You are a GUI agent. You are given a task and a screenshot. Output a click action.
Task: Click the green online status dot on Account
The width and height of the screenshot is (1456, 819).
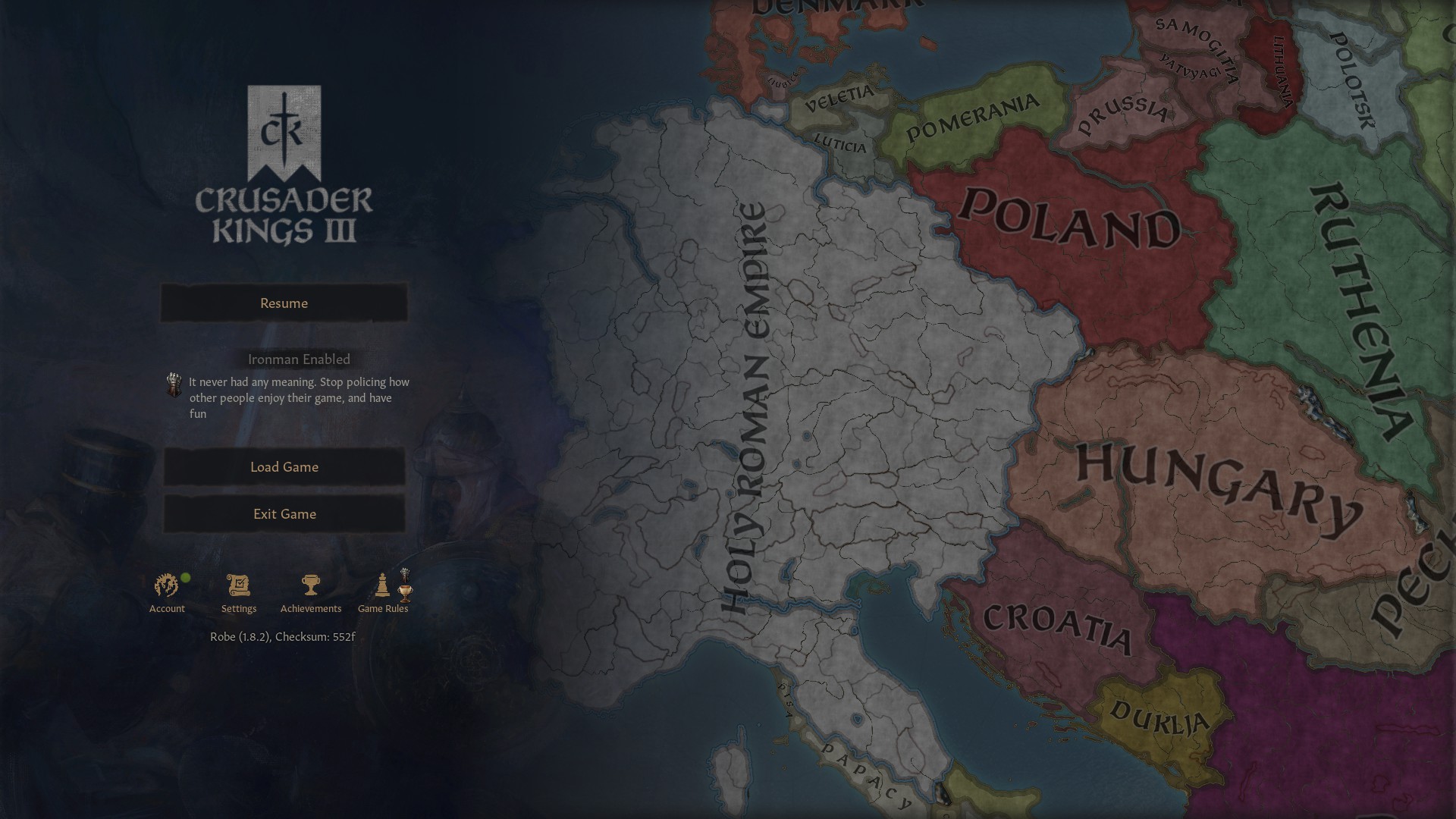(x=184, y=577)
